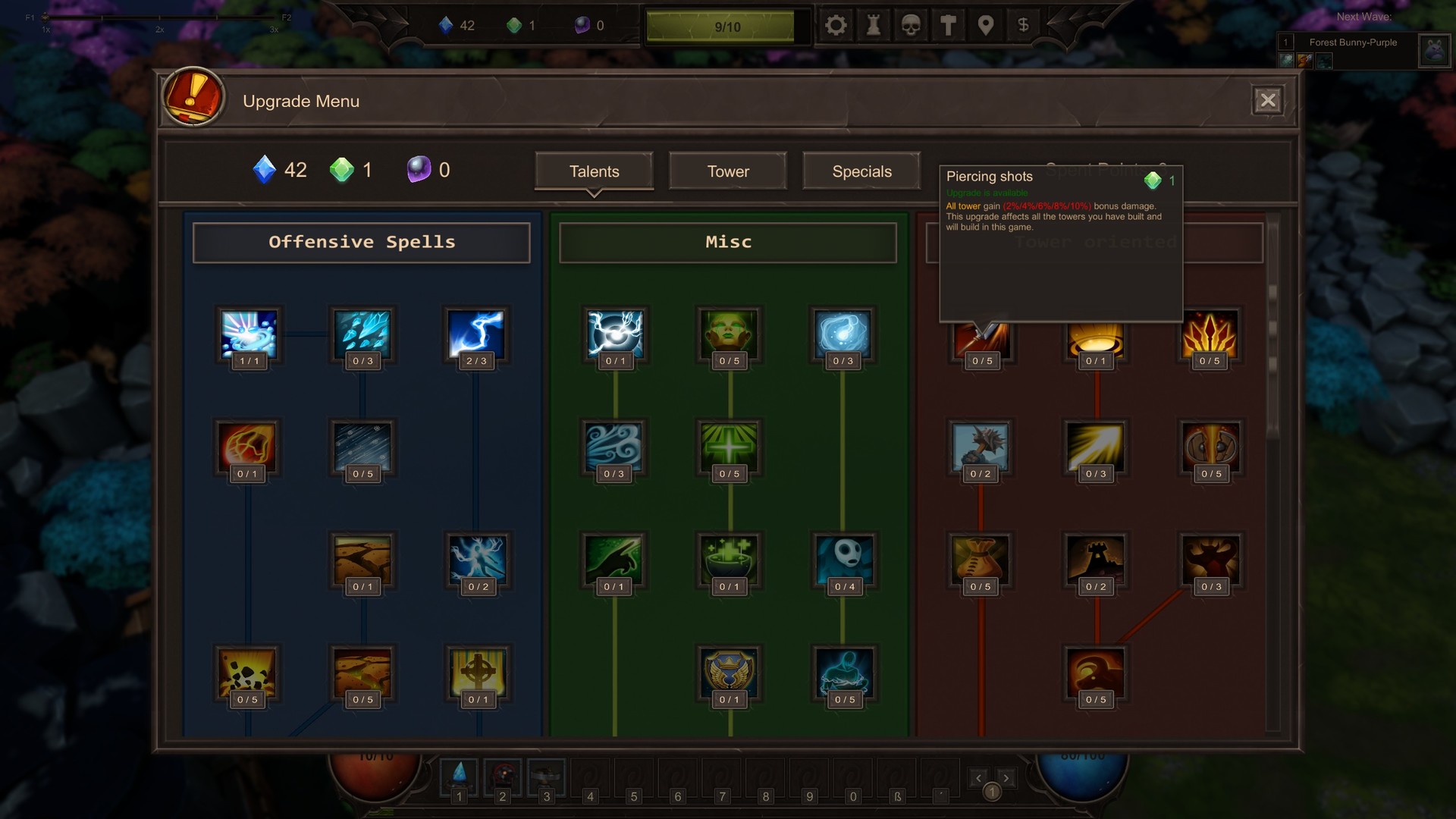Open the dollar economy icon in the toolbar
The image size is (1456, 819).
[1023, 25]
